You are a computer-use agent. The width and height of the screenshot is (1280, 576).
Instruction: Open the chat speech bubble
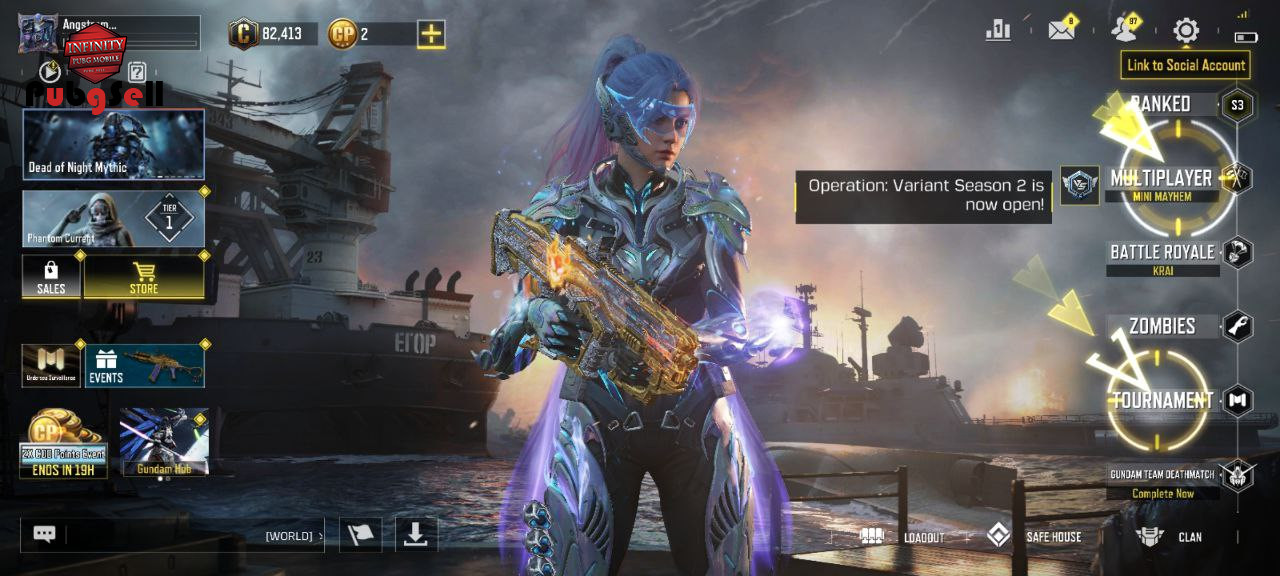pyautogui.click(x=44, y=534)
